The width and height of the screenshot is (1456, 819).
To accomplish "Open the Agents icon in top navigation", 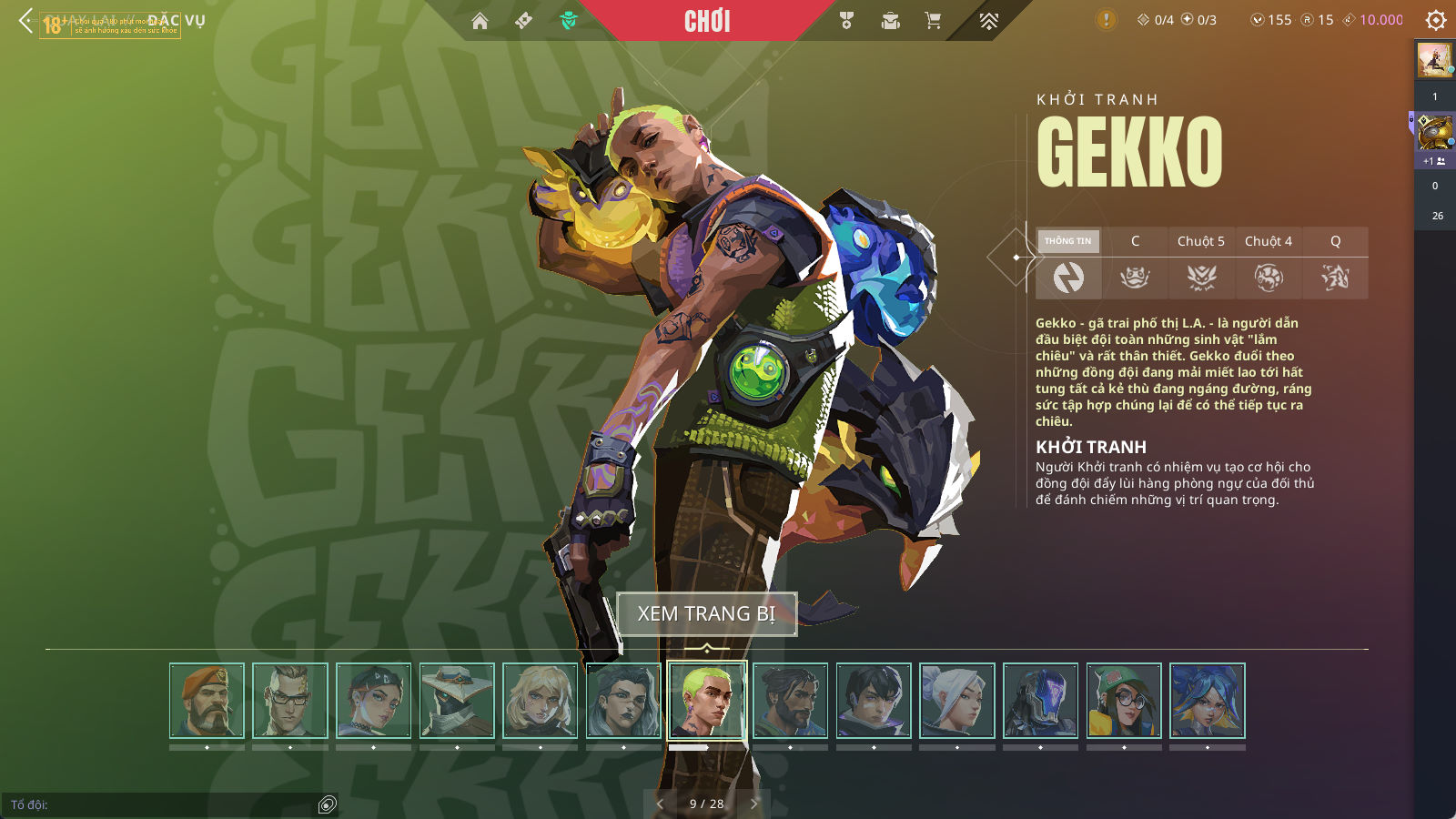I will [569, 21].
